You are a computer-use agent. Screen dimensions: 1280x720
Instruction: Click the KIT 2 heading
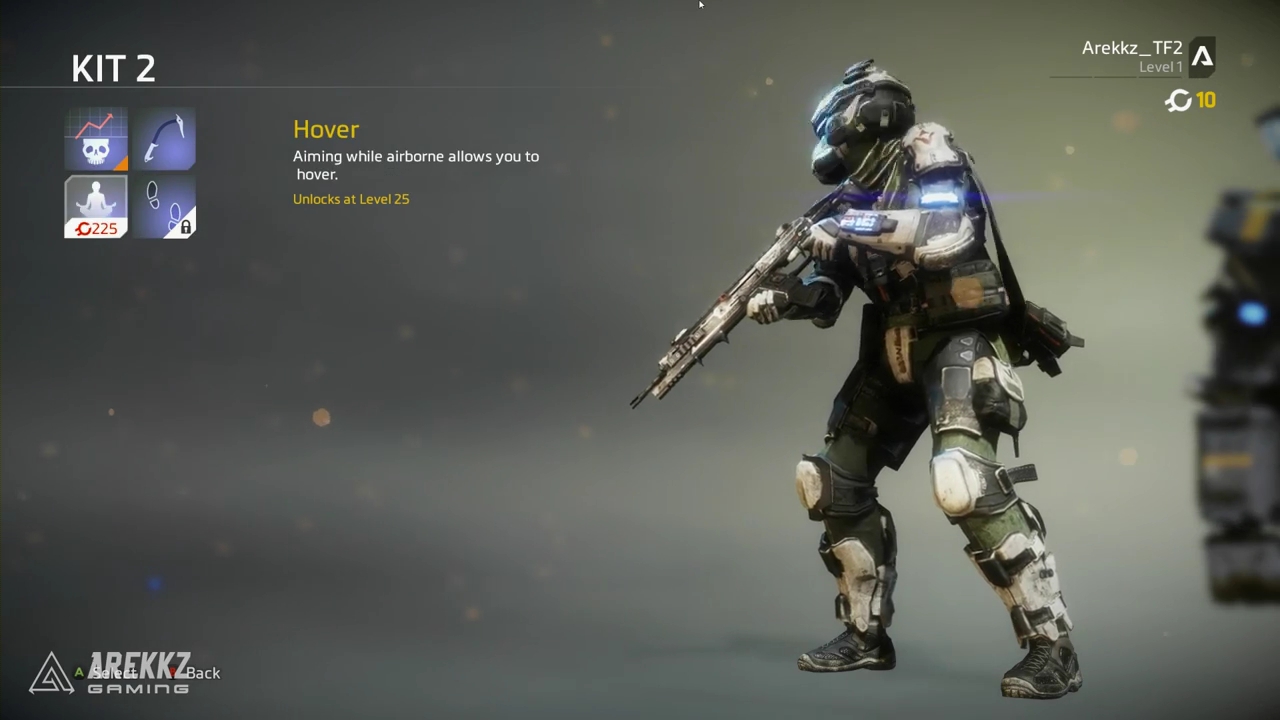click(x=113, y=68)
